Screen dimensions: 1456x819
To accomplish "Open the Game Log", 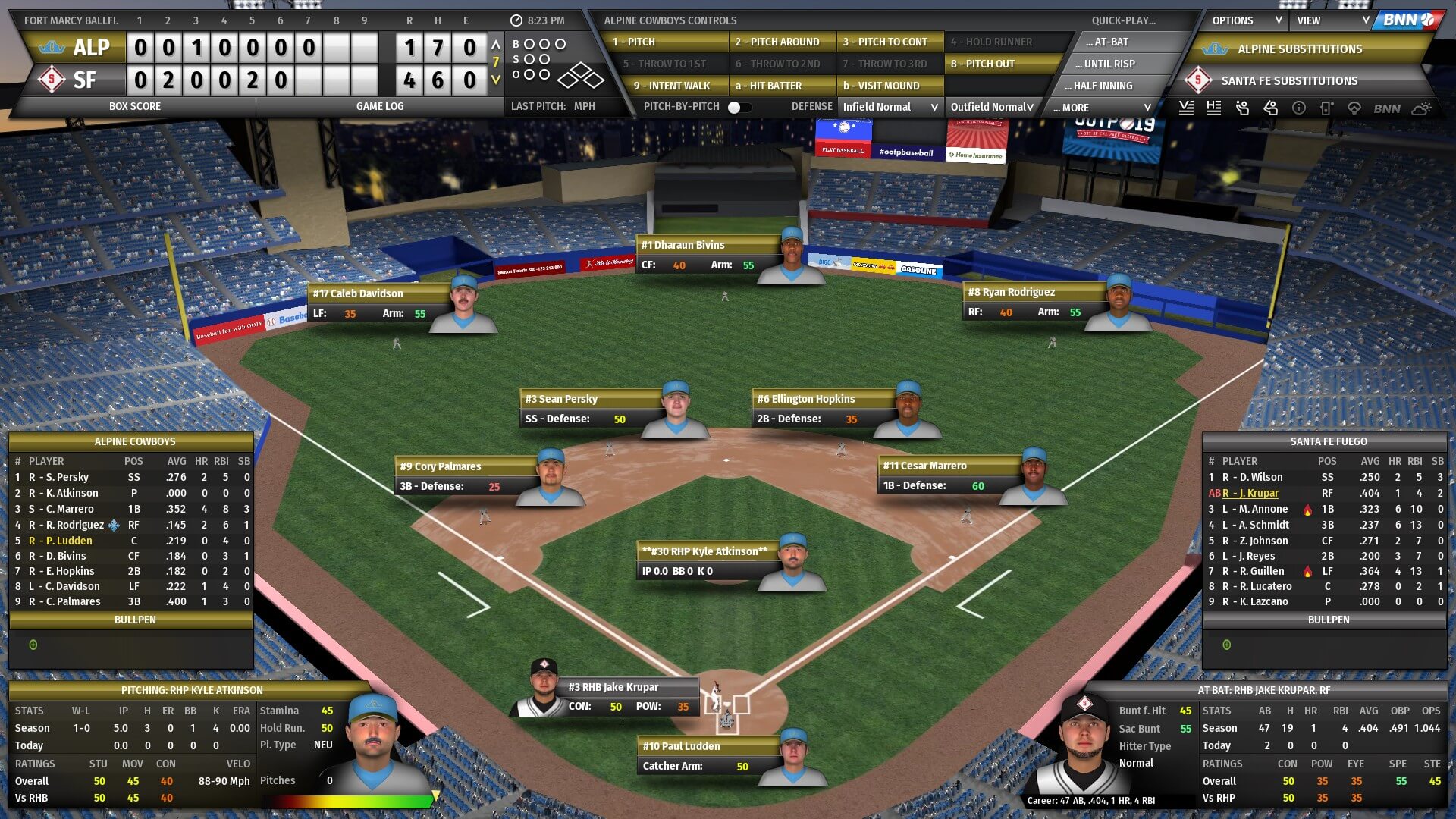I will (380, 107).
